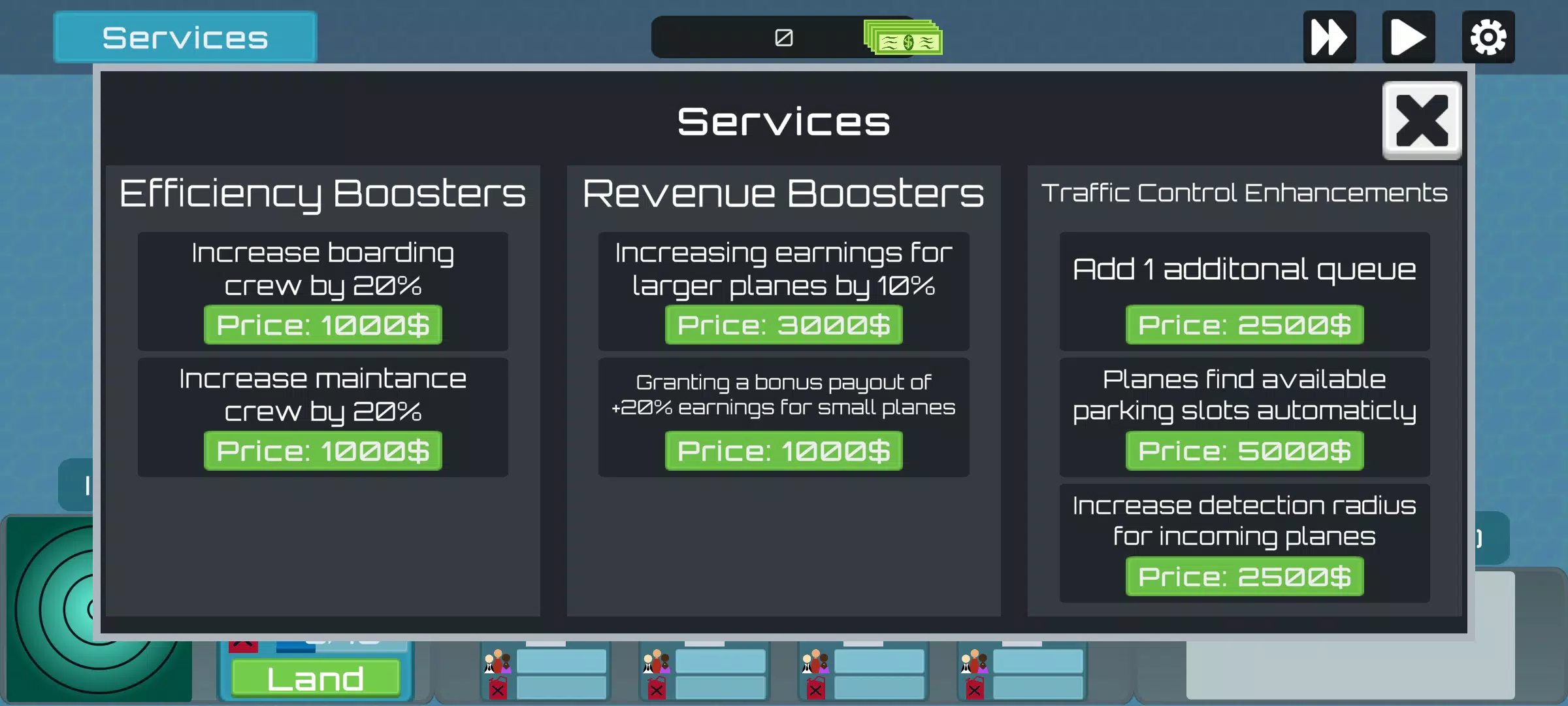
Task: Buy the larger planes earnings booster for 3000$
Action: pyautogui.click(x=783, y=325)
